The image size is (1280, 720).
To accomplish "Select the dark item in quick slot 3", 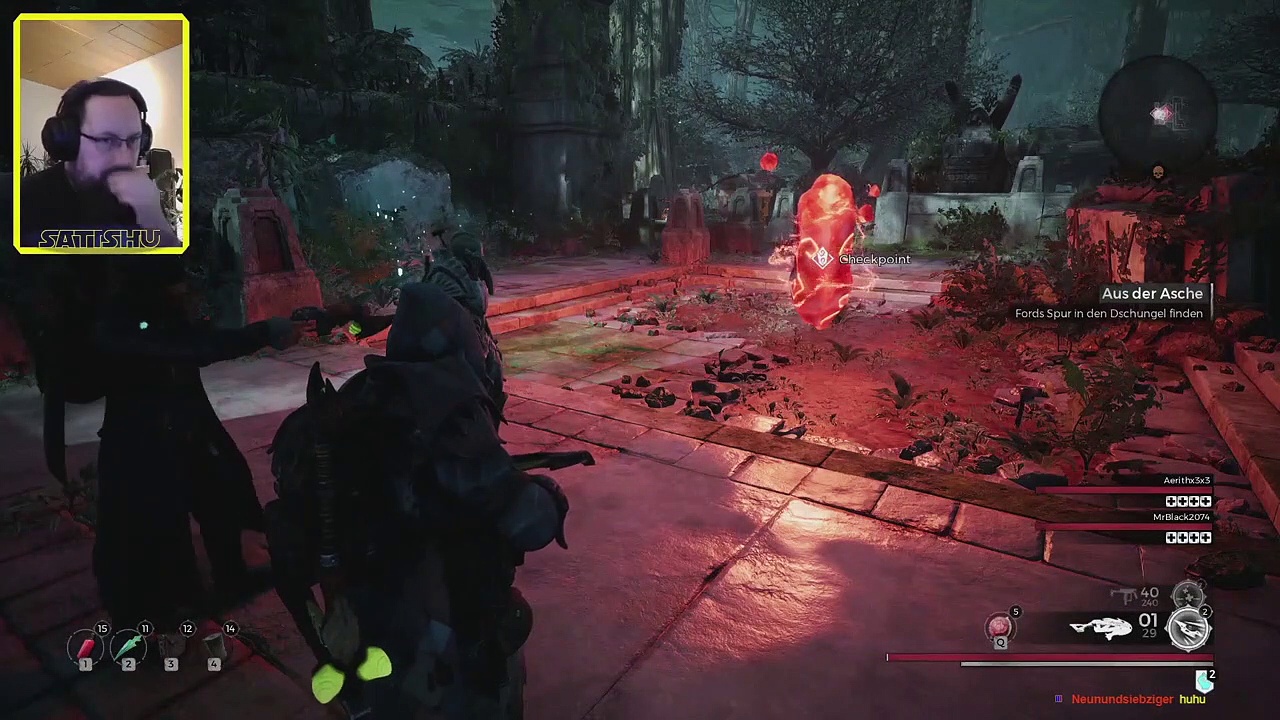I will (x=171, y=647).
